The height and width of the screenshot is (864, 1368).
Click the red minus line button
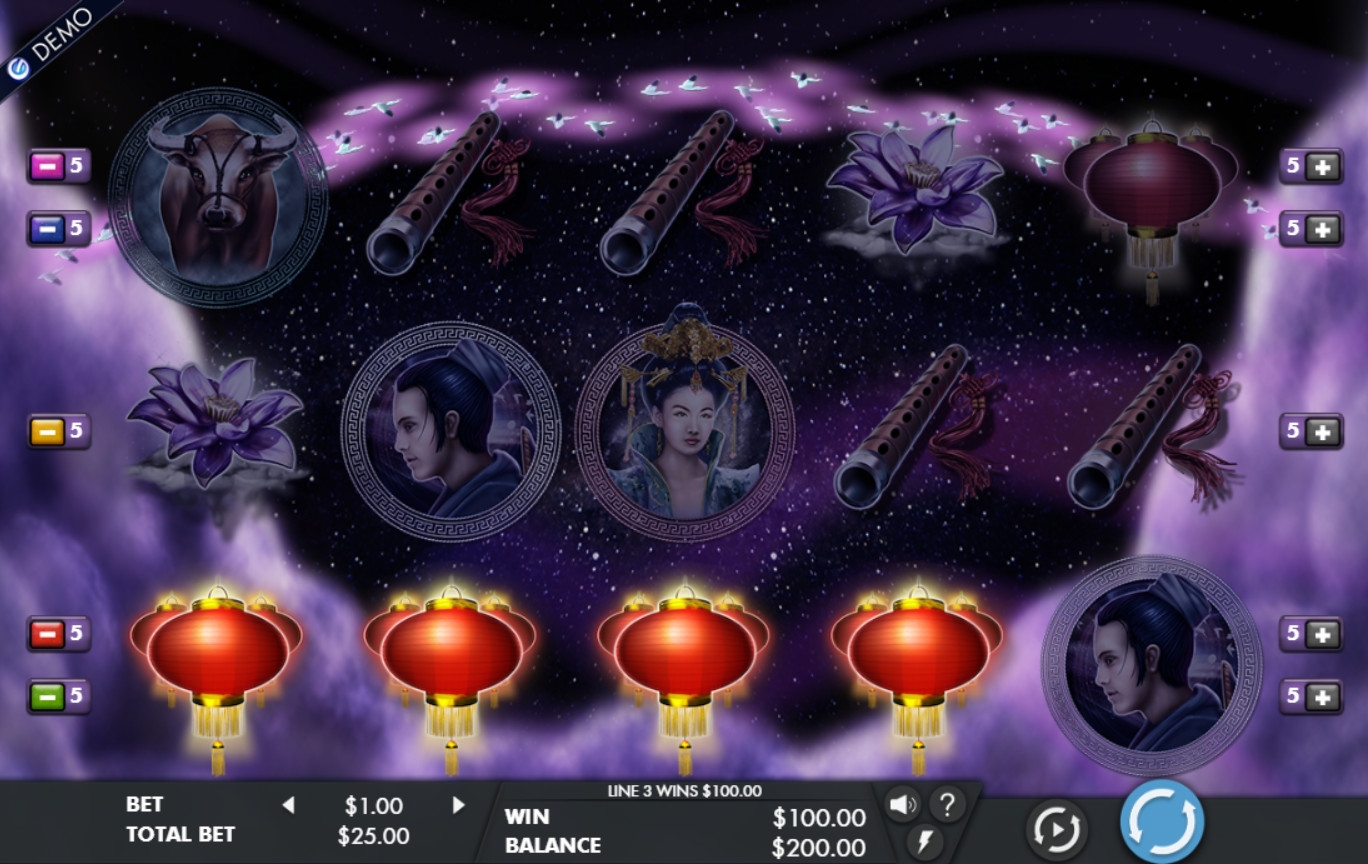coord(46,633)
